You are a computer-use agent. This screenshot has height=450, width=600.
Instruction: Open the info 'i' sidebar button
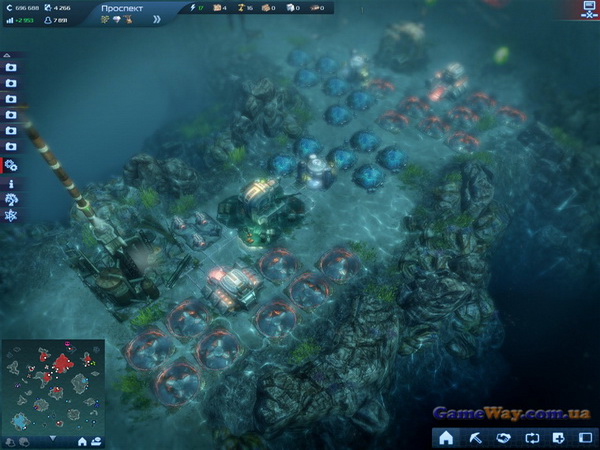coord(11,184)
